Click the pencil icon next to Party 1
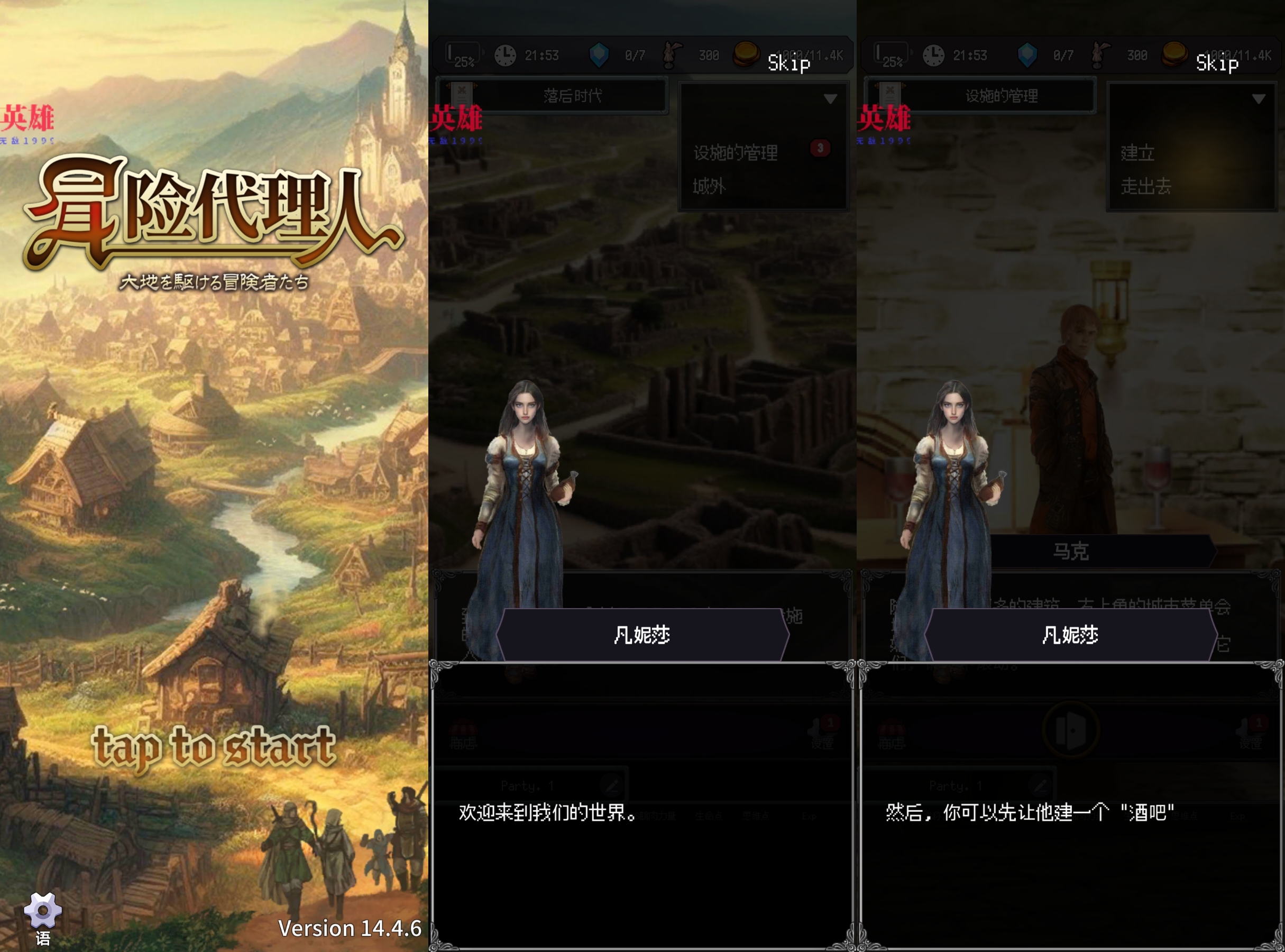The width and height of the screenshot is (1285, 952). tap(612, 784)
